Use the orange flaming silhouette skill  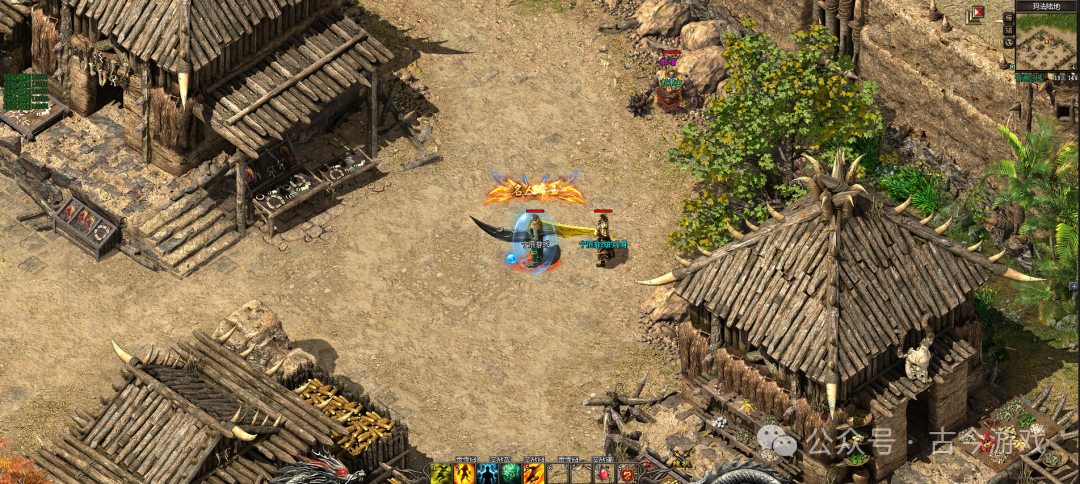pos(464,474)
